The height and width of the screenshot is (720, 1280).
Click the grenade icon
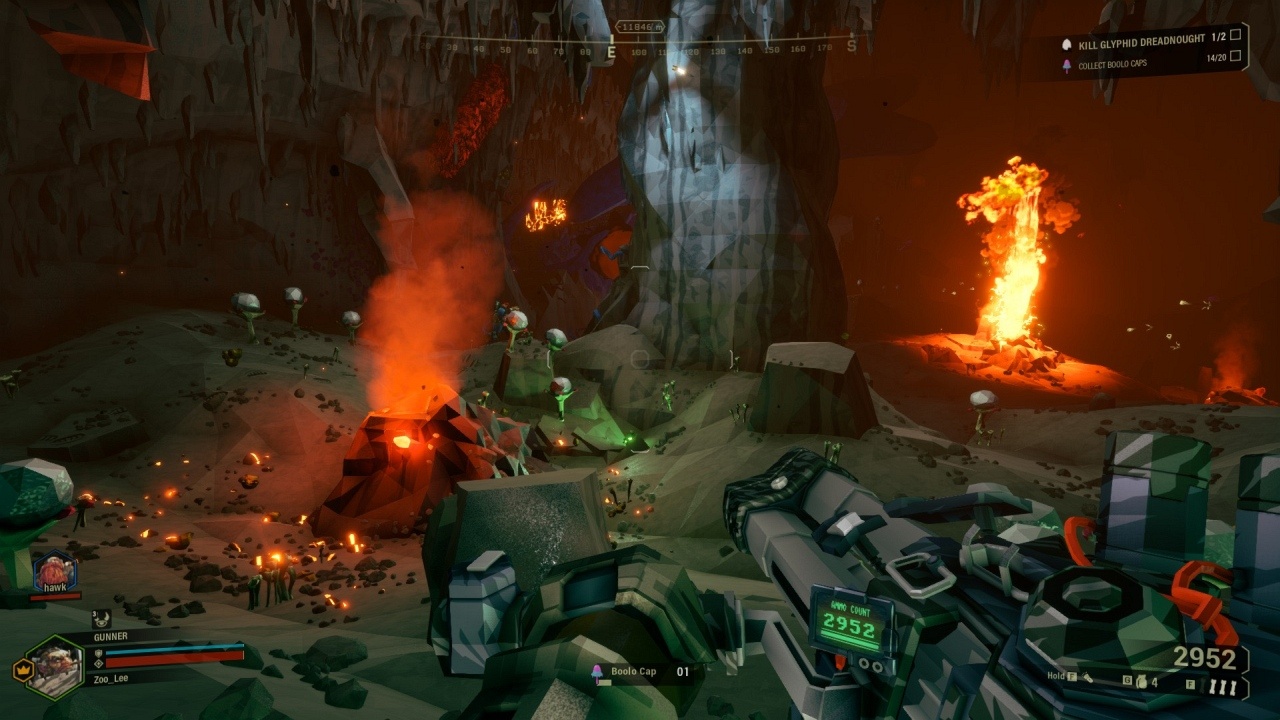[1141, 684]
